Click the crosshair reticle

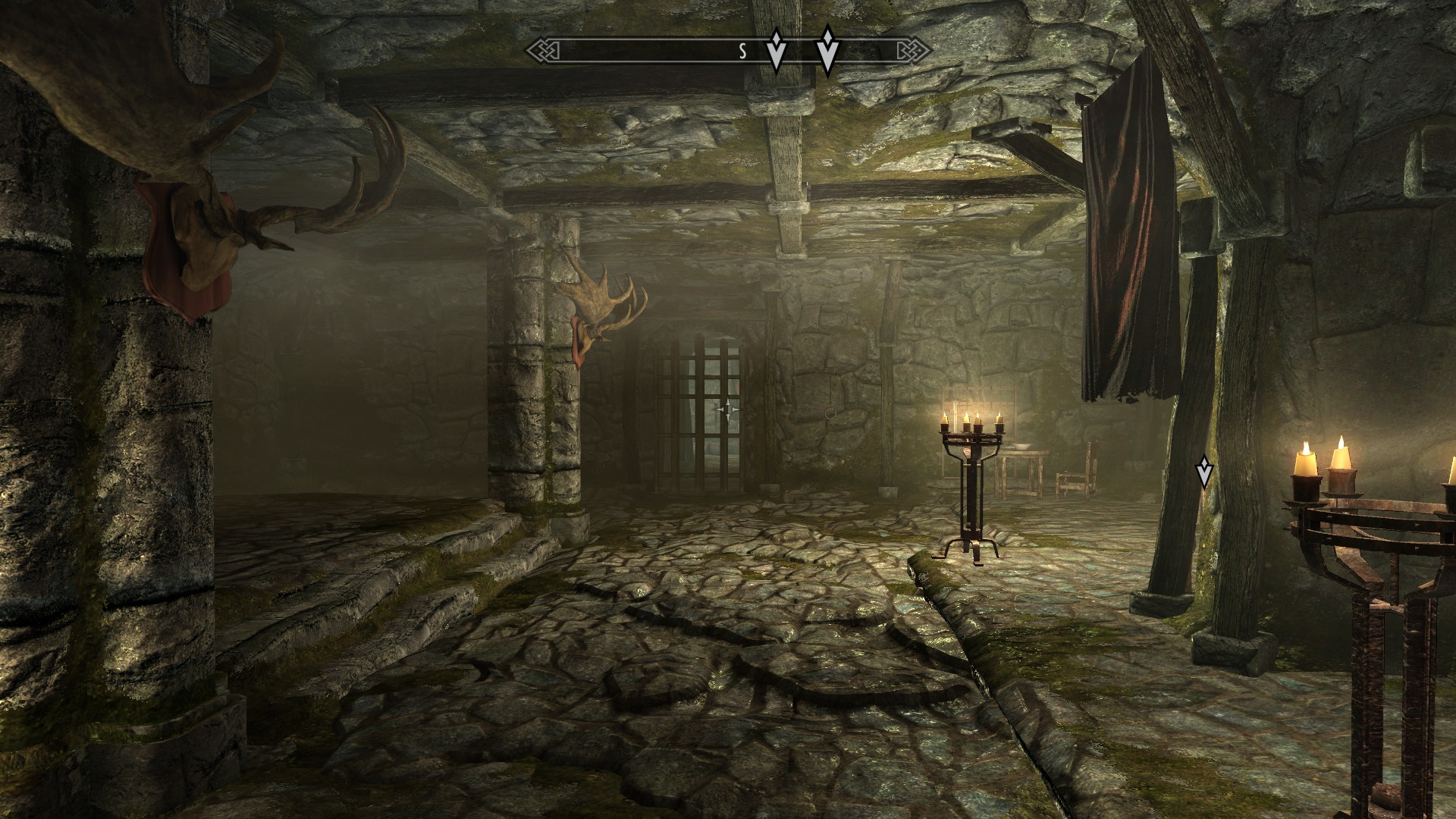pos(728,410)
